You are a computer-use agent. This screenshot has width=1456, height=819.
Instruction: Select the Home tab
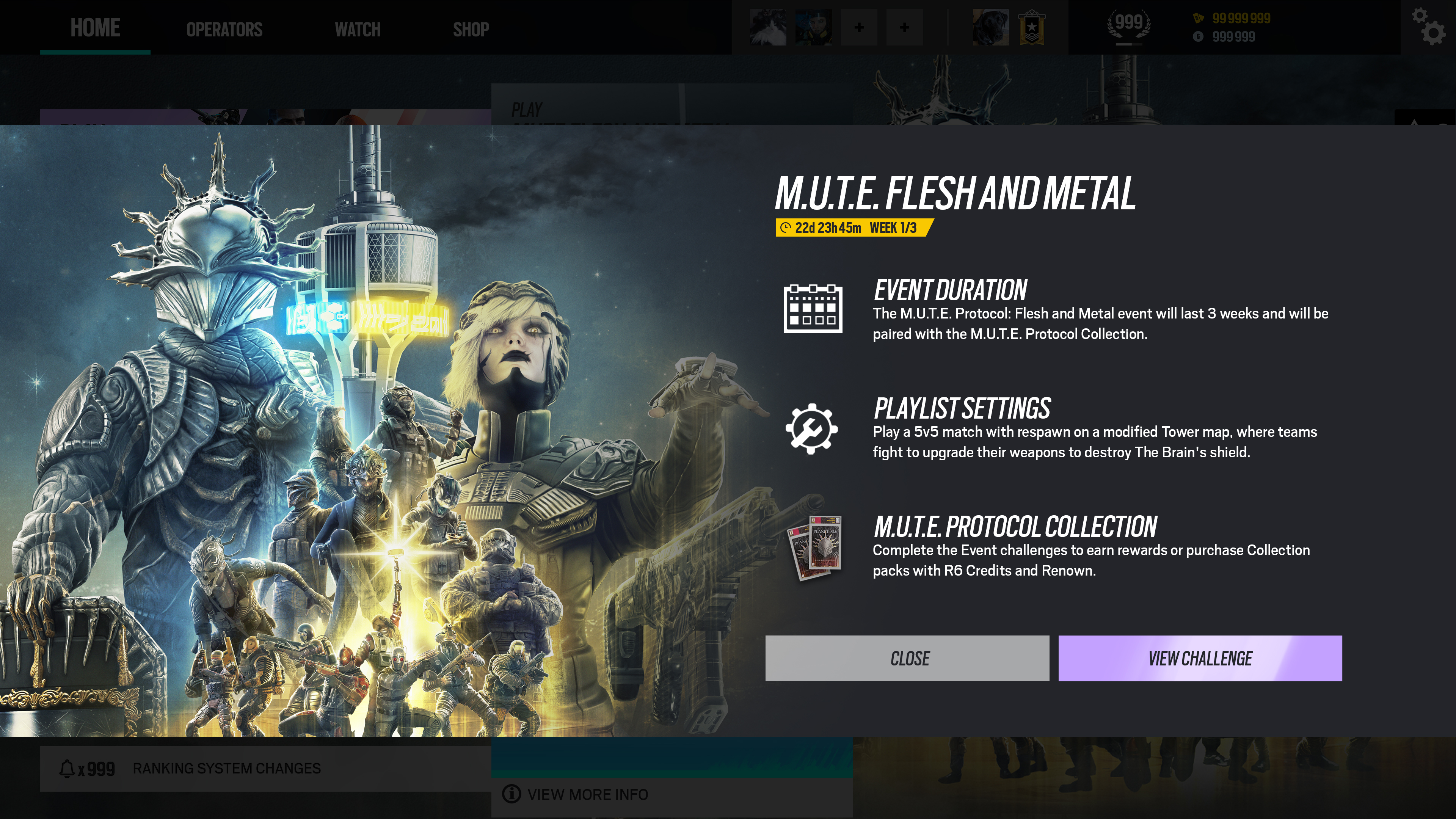(x=95, y=28)
